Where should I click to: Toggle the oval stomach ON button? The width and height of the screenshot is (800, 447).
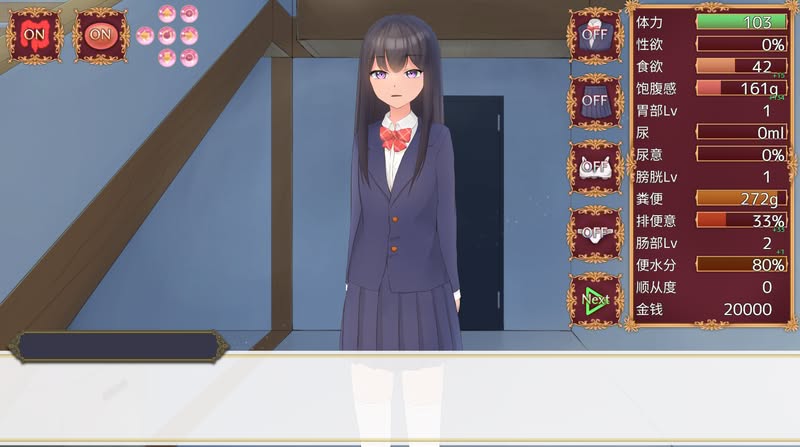[x=100, y=35]
